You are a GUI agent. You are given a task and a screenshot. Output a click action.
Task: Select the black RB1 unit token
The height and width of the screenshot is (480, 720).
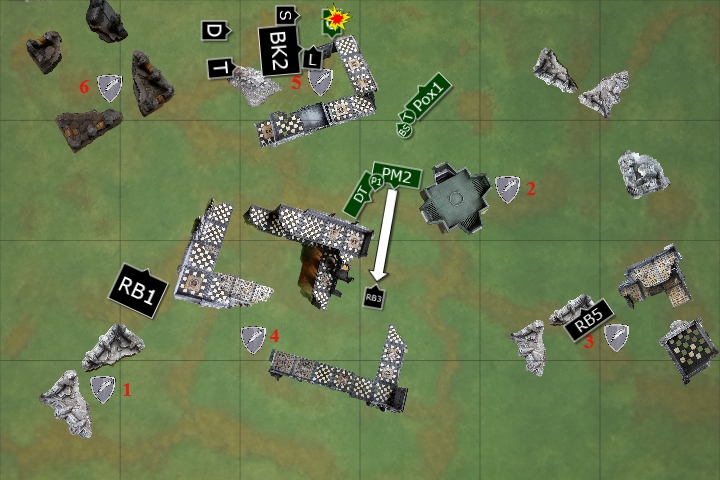tap(137, 292)
